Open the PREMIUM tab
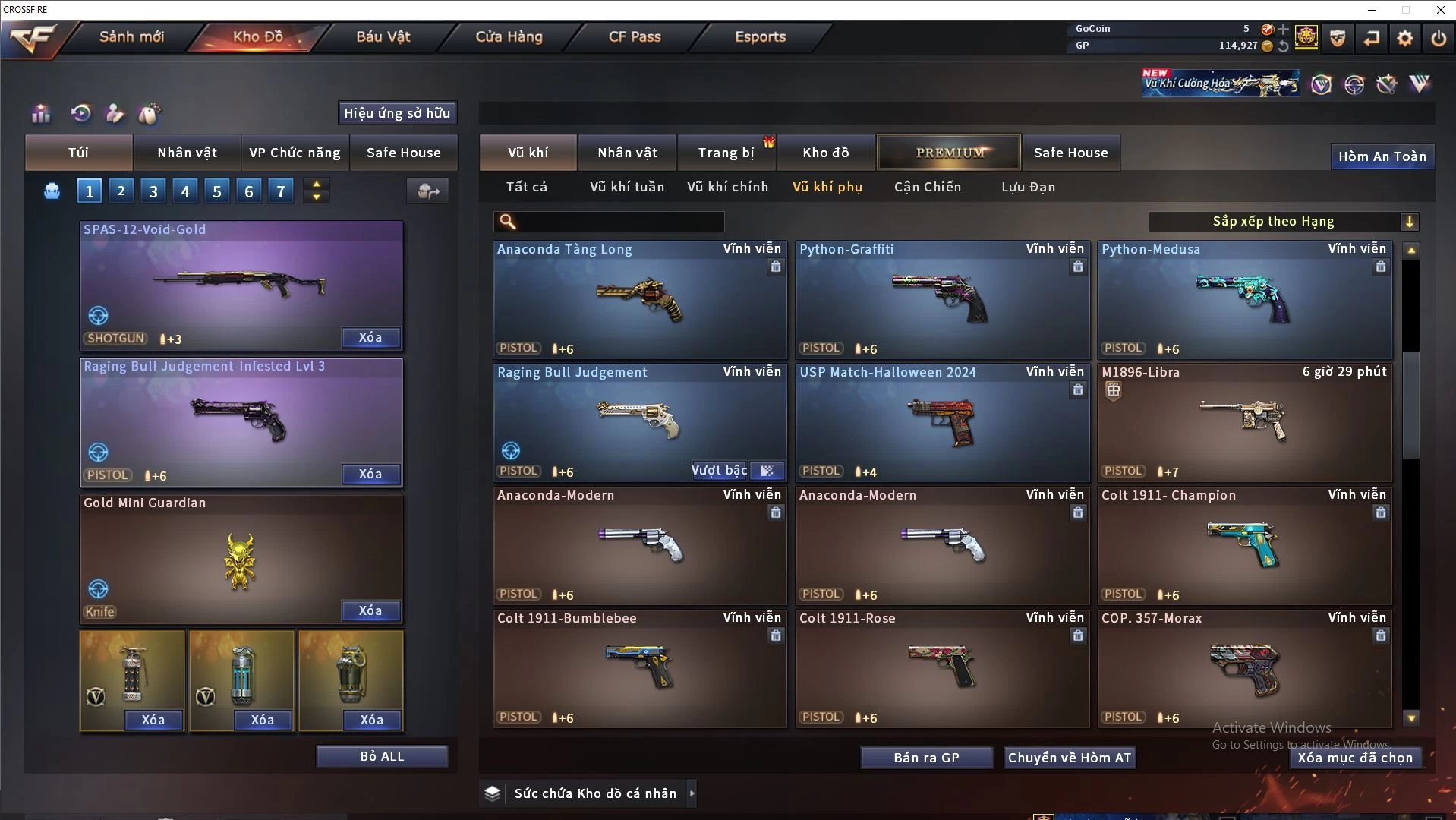1456x820 pixels. (x=950, y=153)
